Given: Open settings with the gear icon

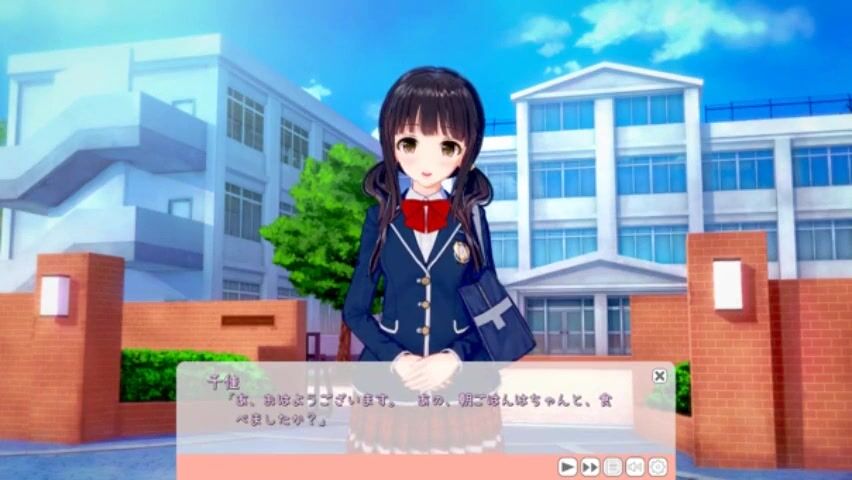Looking at the screenshot, I should click(657, 466).
